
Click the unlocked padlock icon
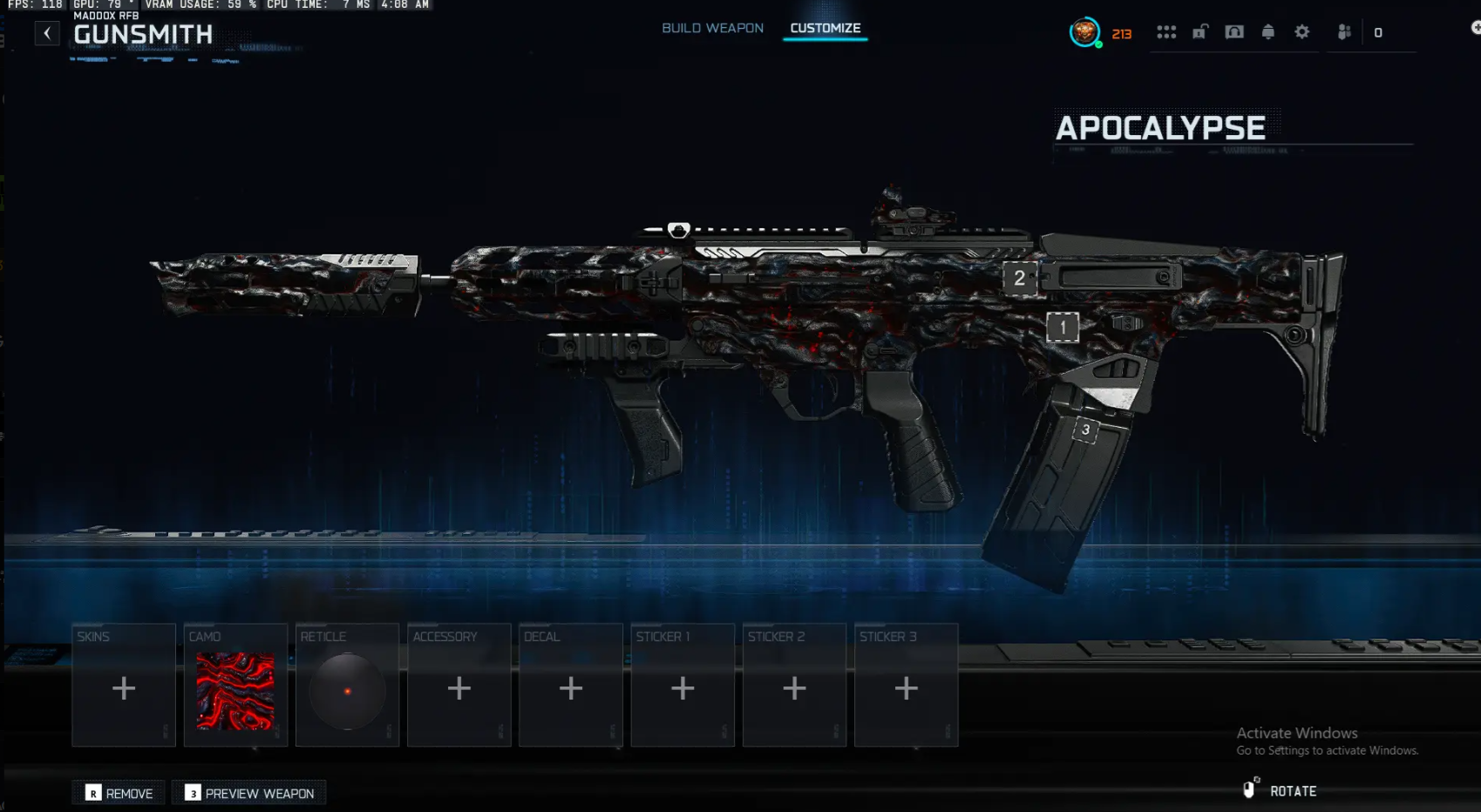click(x=1200, y=31)
